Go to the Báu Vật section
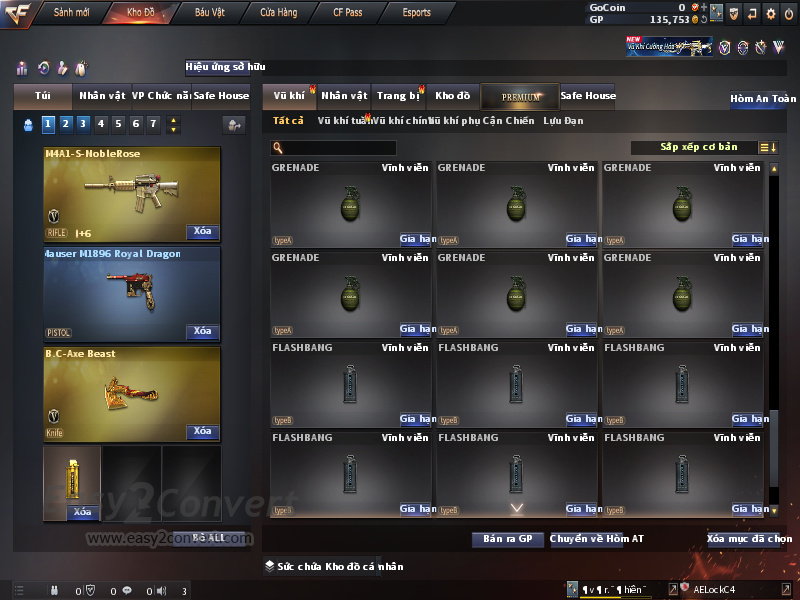The width and height of the screenshot is (800, 600). (210, 13)
